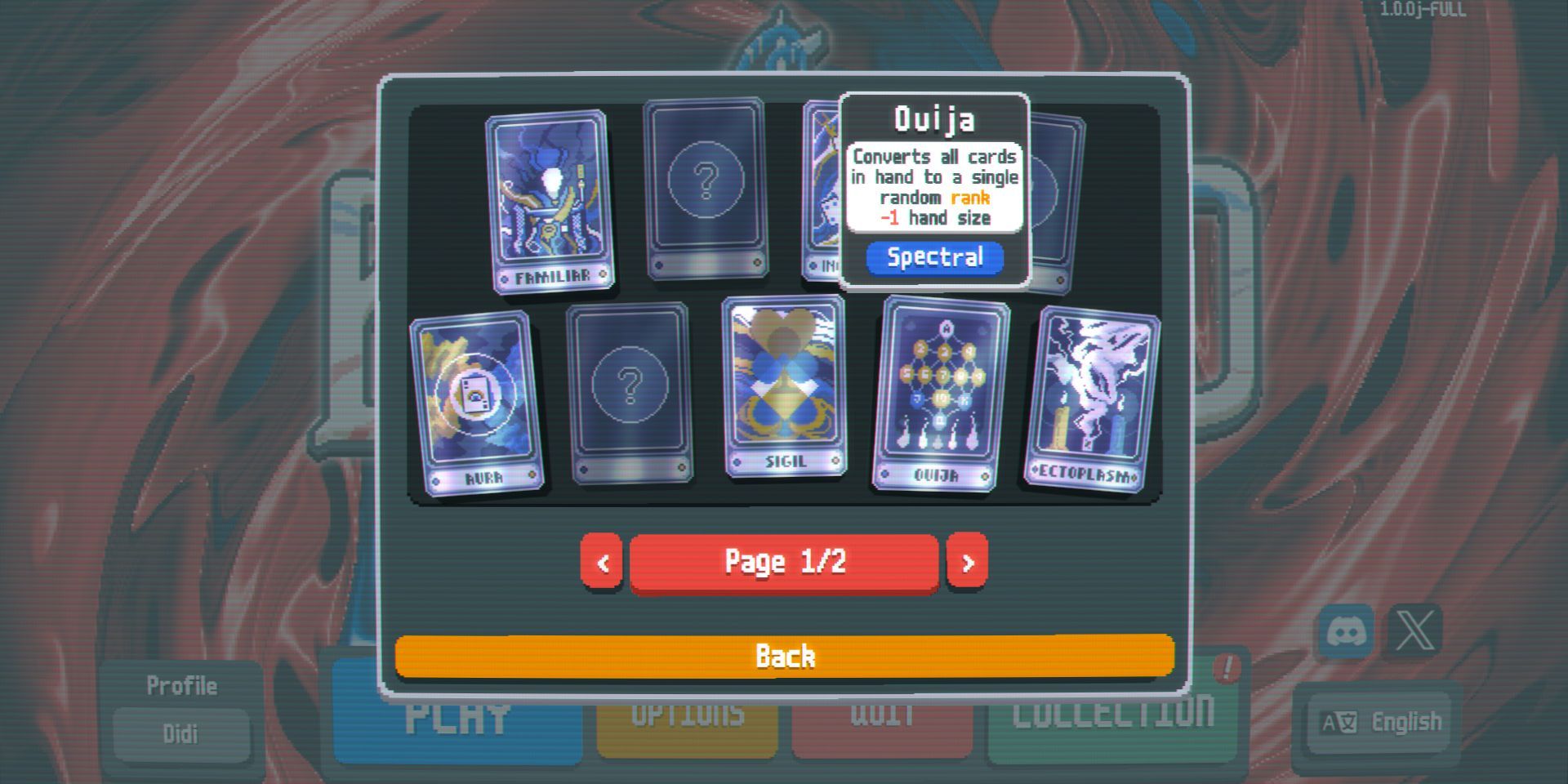Go to the previous page of spectral cards
Image resolution: width=1568 pixels, height=784 pixels.
pos(604,562)
